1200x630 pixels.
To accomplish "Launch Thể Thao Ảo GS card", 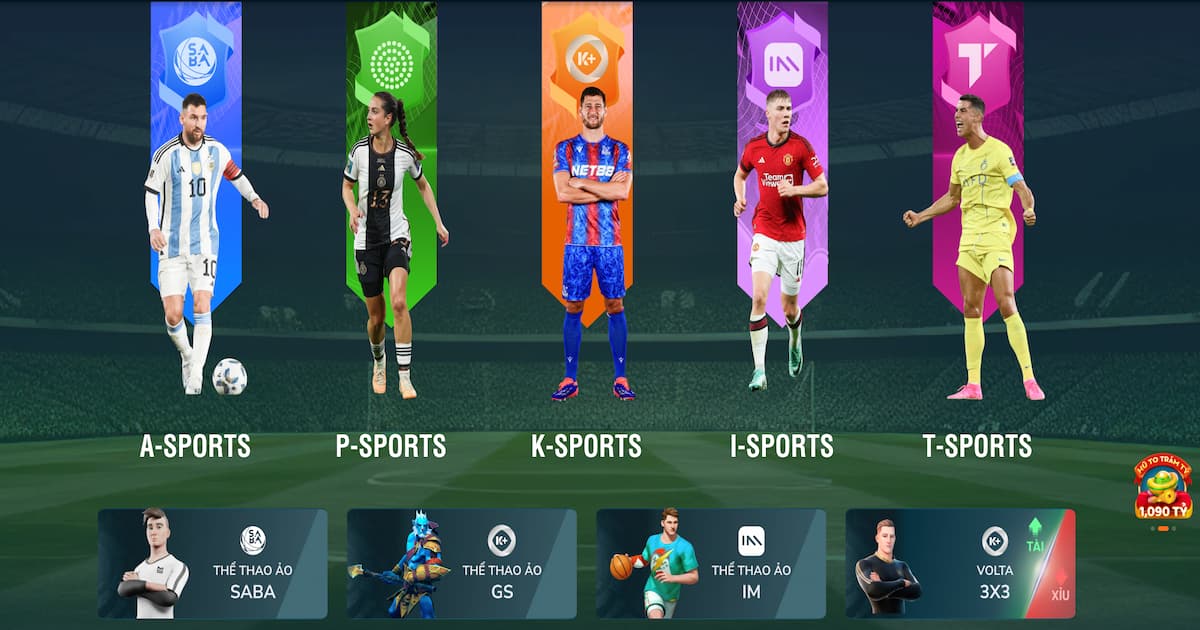I will coord(462,564).
